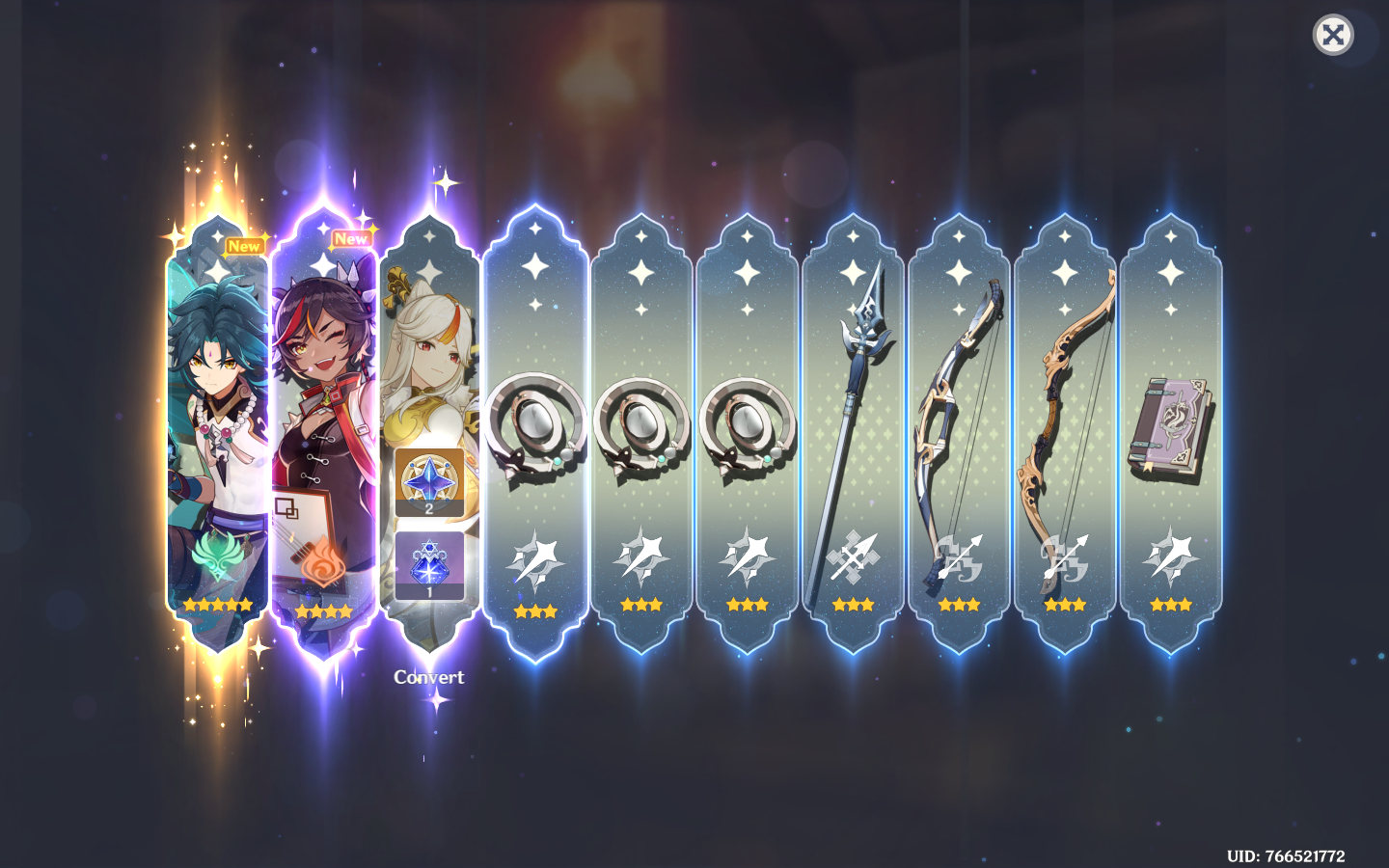Switch to Xinyan's character card
Viewport: 1389px width, 868px height.
(321, 405)
